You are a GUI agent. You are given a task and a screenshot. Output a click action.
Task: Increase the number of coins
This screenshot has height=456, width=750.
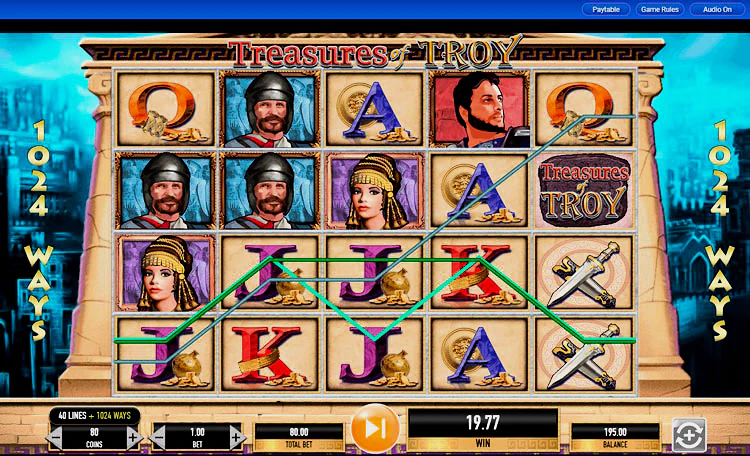(x=133, y=437)
